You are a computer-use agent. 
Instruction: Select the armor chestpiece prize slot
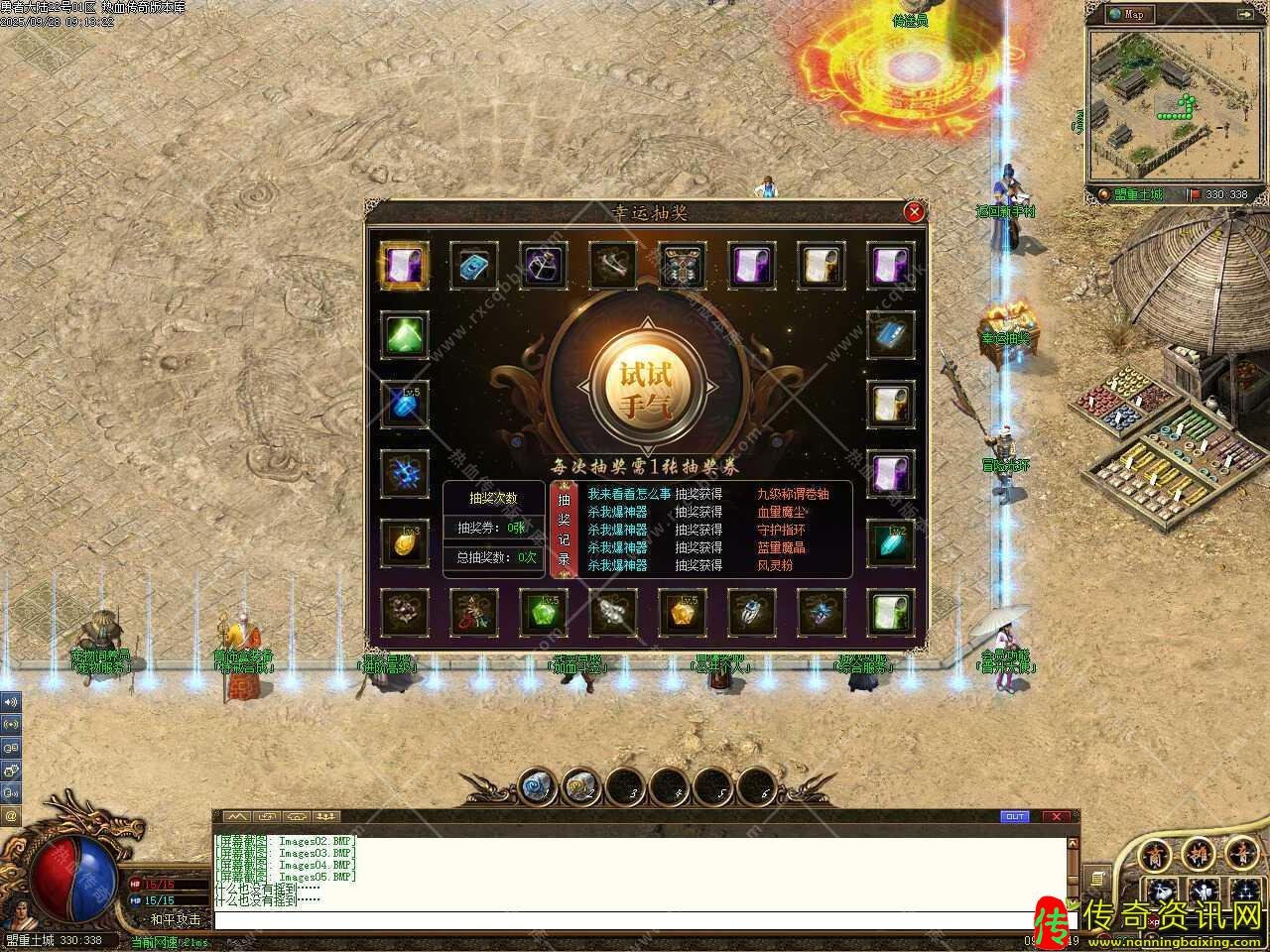(683, 266)
